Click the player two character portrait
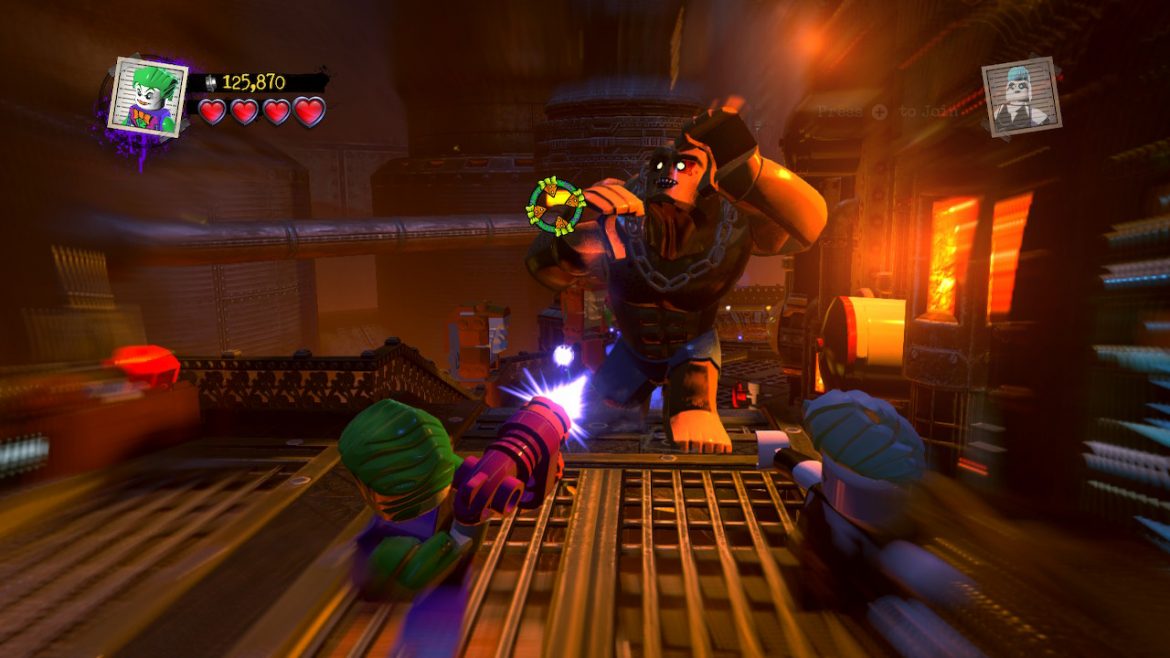Screen dimensions: 1170x658 1020,95
